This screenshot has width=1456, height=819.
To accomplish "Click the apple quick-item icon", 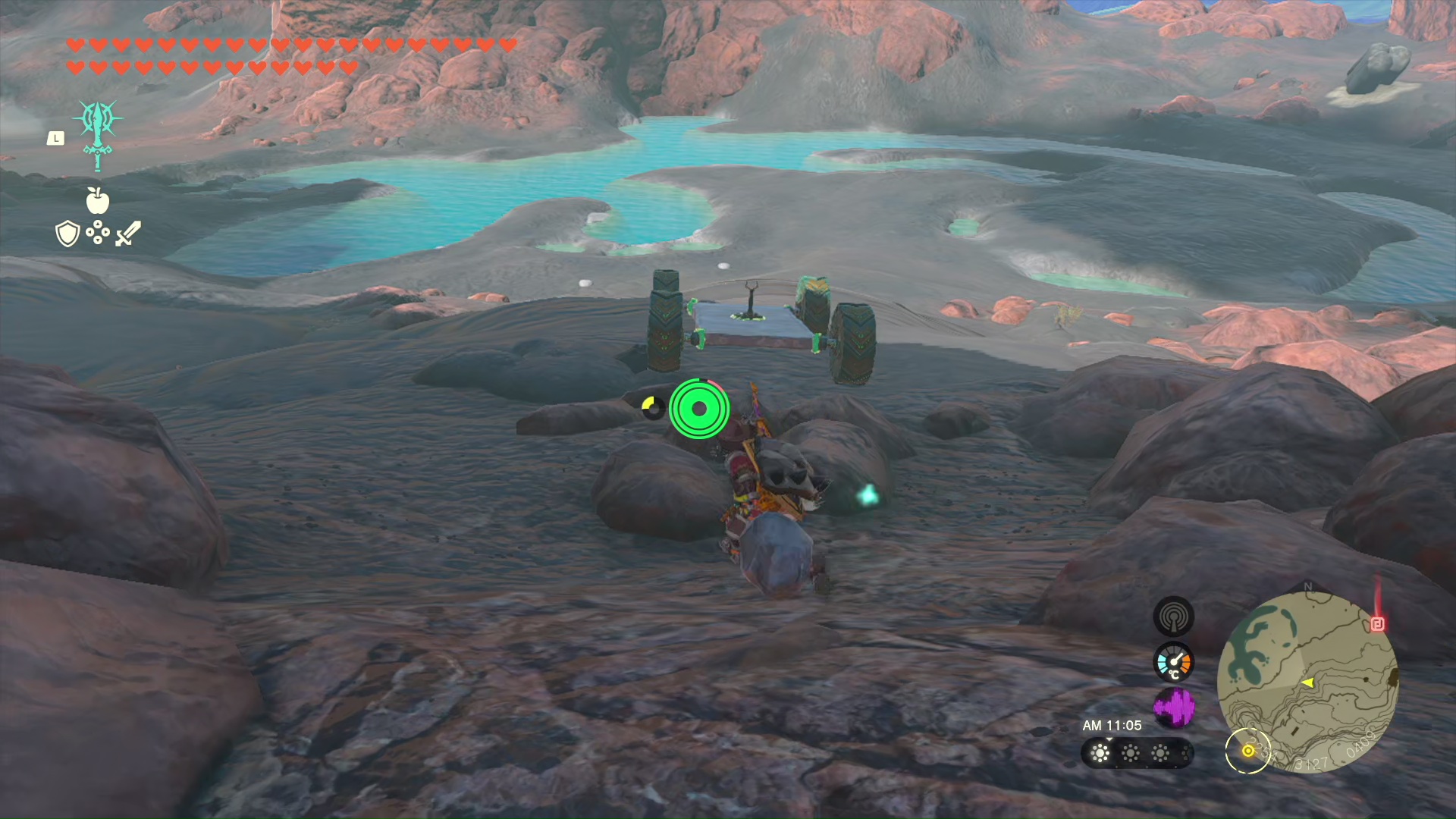I will 98,200.
